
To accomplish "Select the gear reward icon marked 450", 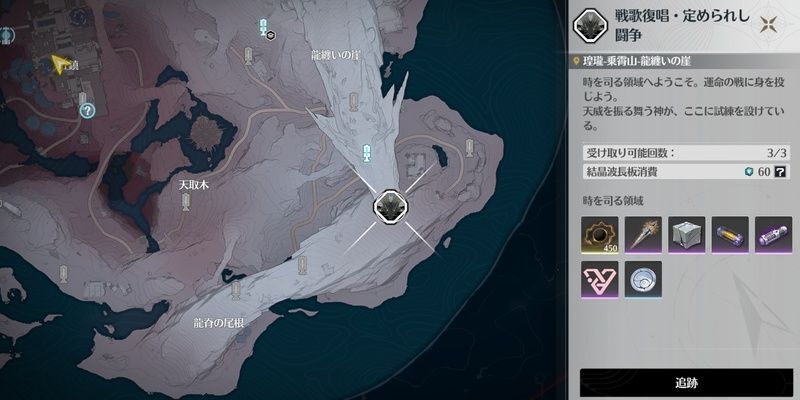I will click(x=599, y=236).
